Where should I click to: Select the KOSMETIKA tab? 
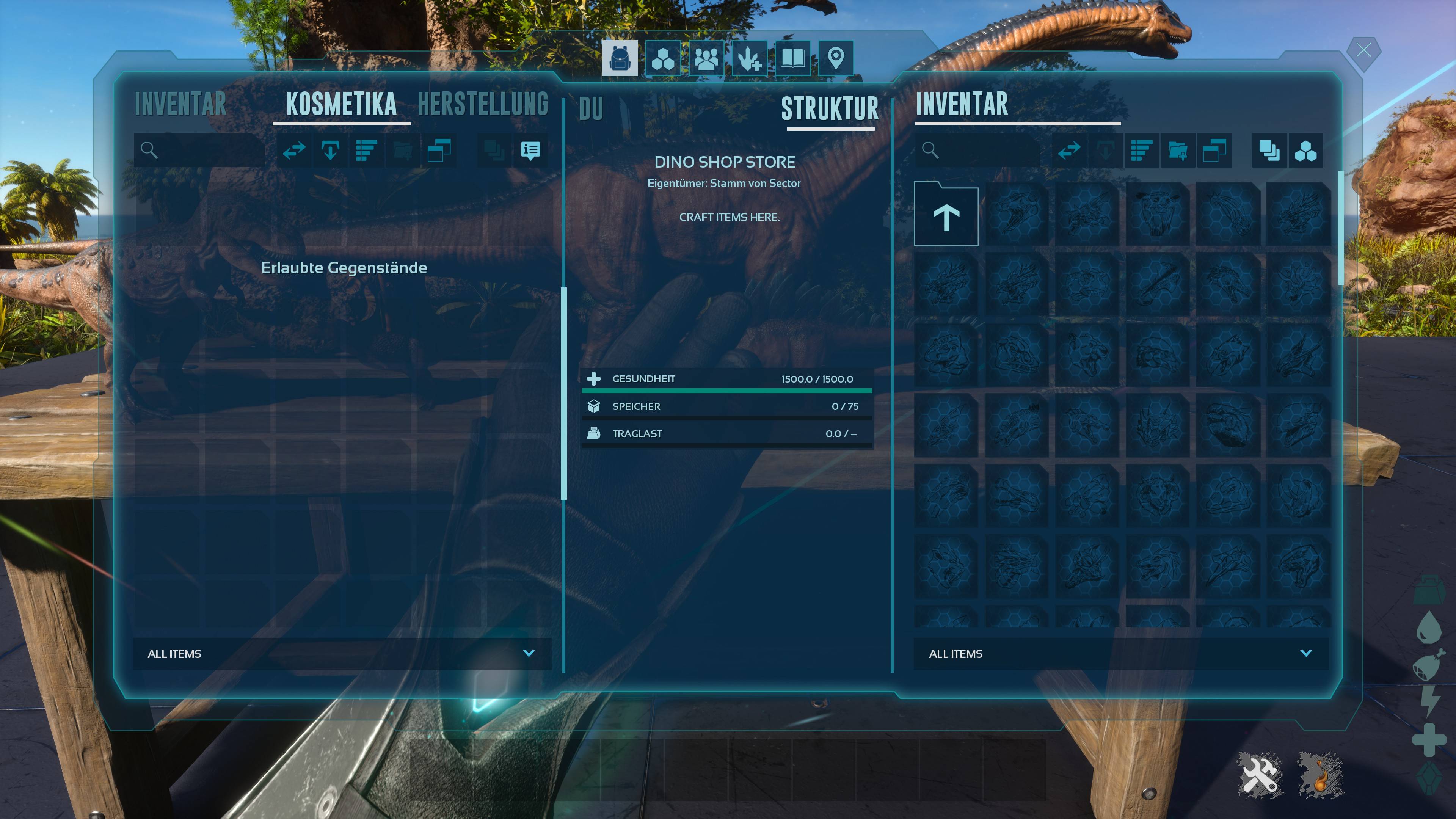point(341,105)
